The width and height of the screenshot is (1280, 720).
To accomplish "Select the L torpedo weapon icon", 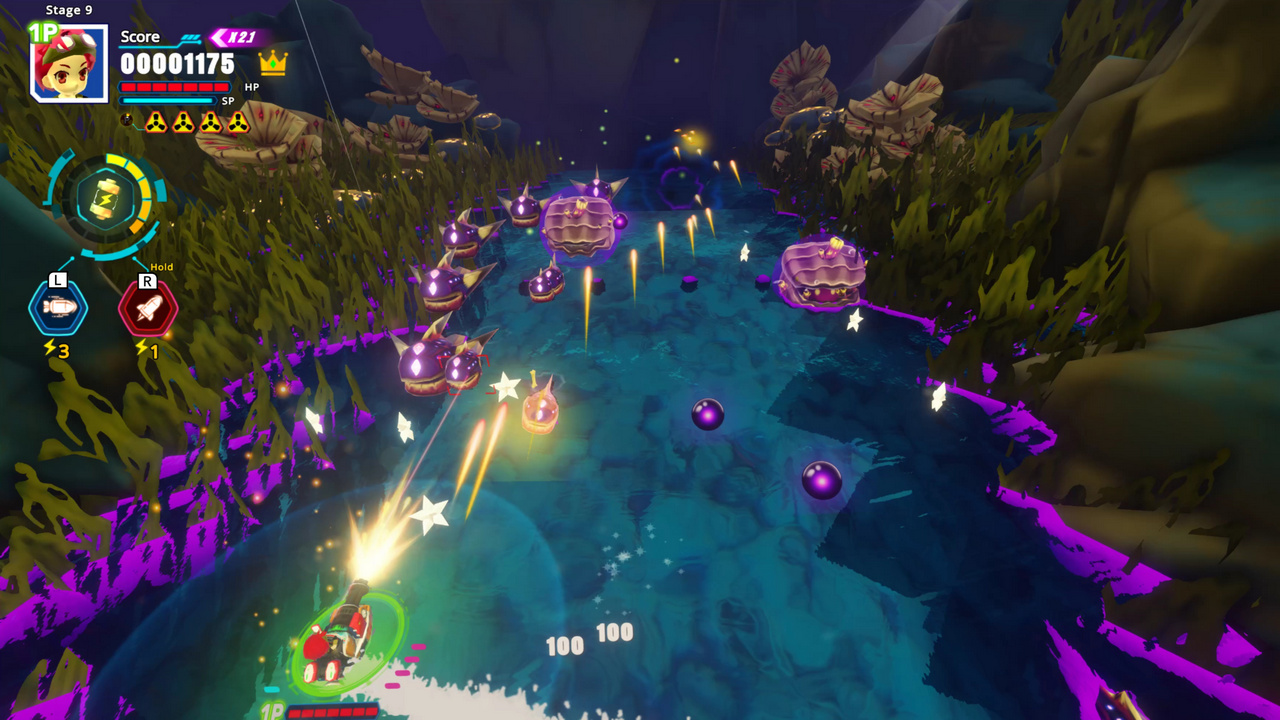I will coord(58,307).
